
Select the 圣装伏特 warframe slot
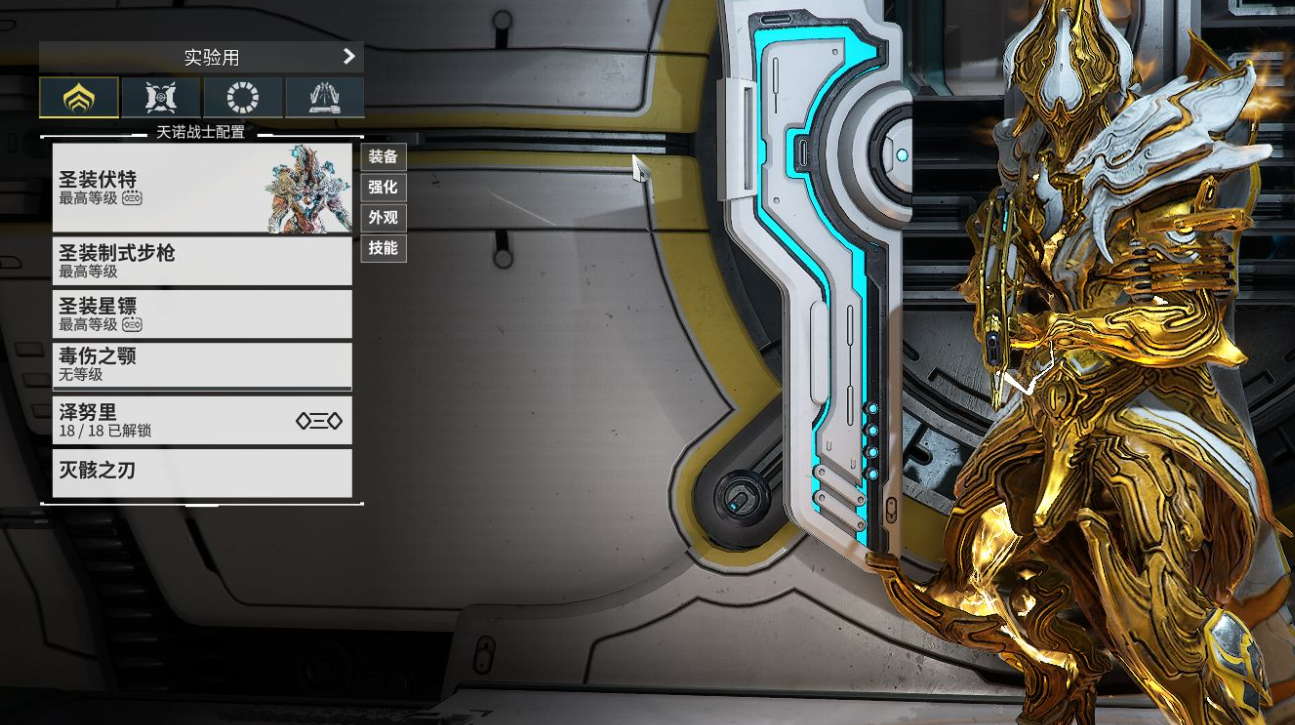(x=202, y=188)
